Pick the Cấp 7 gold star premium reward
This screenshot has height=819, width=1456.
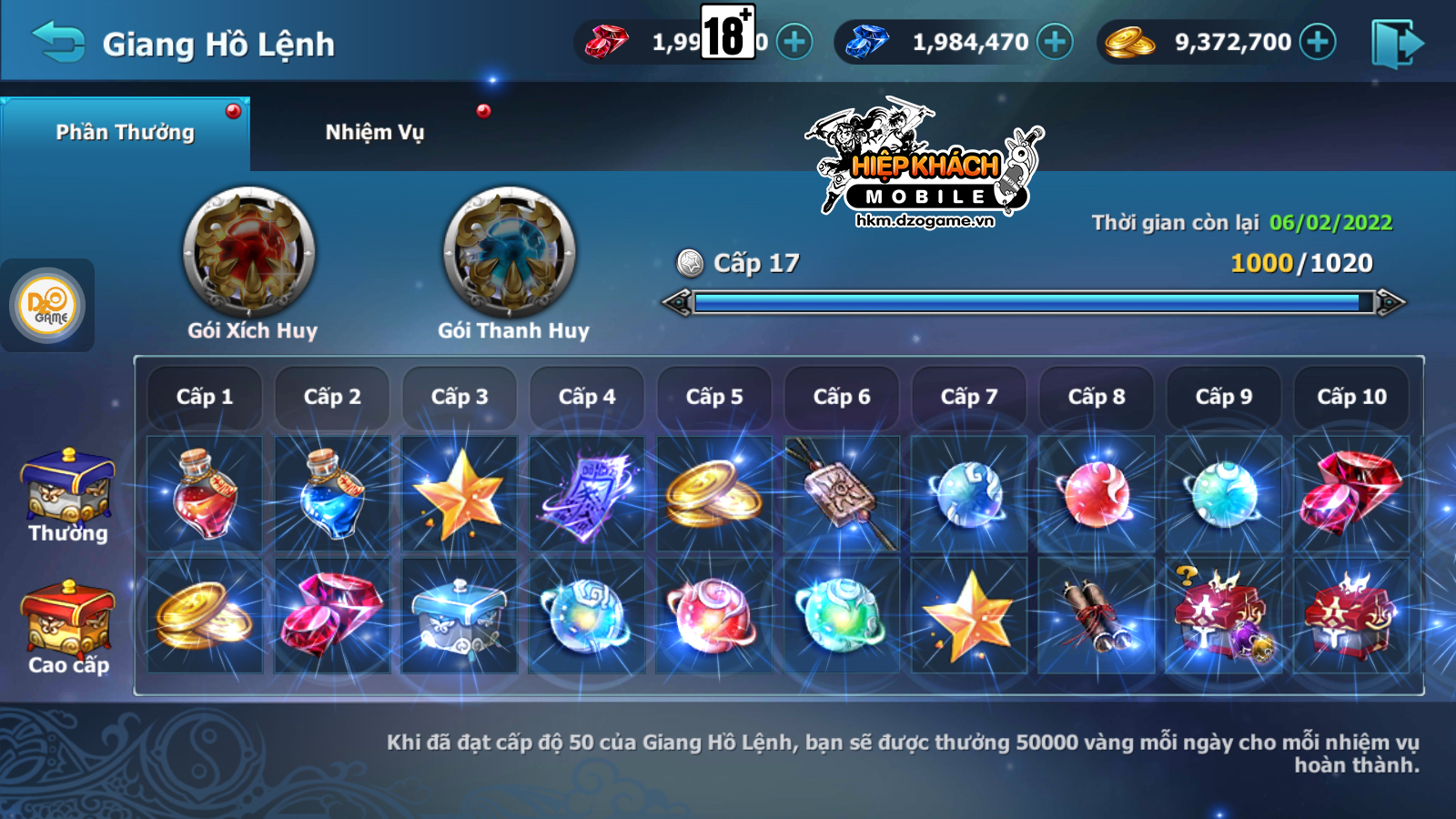tap(969, 616)
